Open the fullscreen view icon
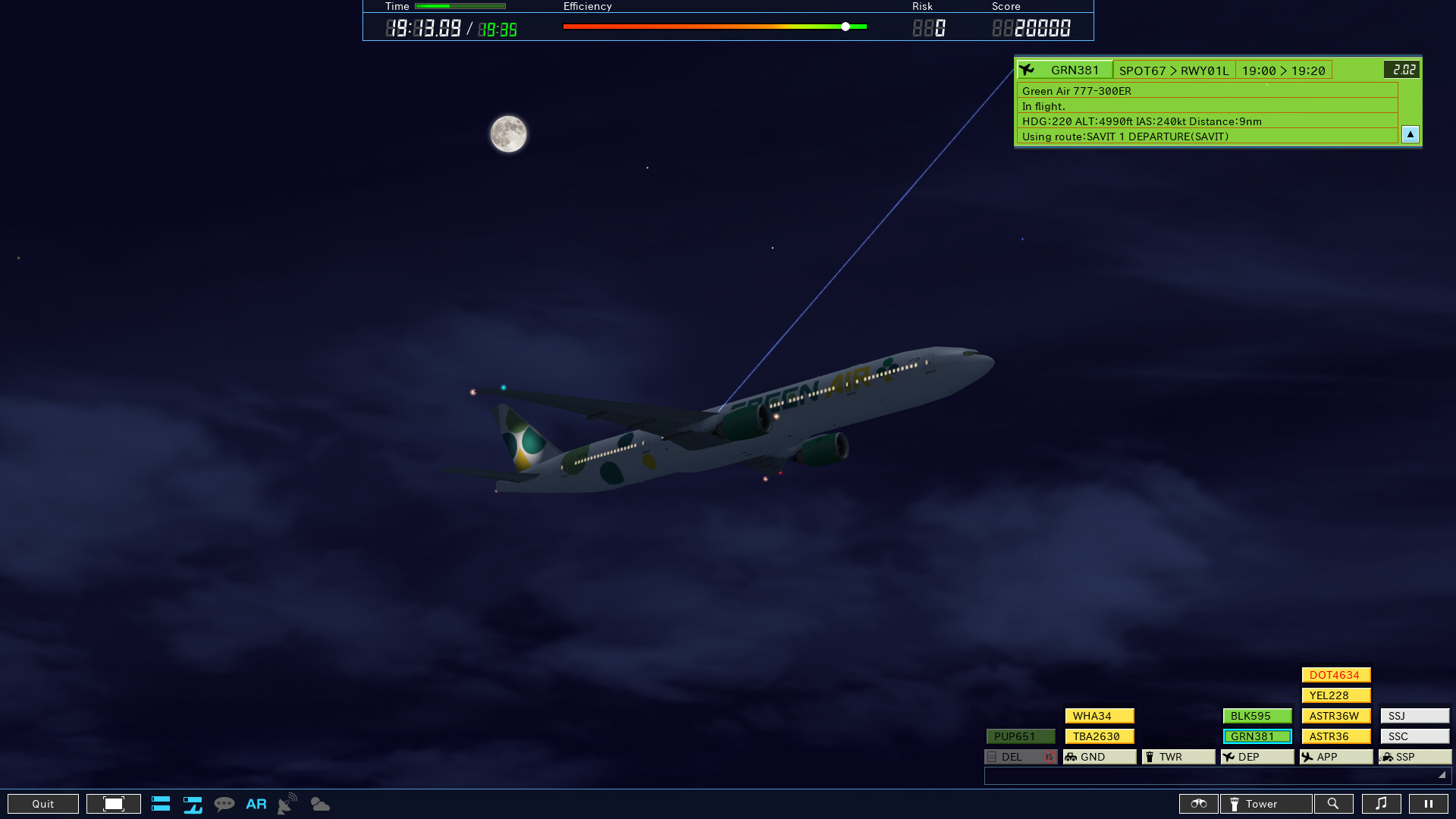The image size is (1456, 819). (x=113, y=803)
